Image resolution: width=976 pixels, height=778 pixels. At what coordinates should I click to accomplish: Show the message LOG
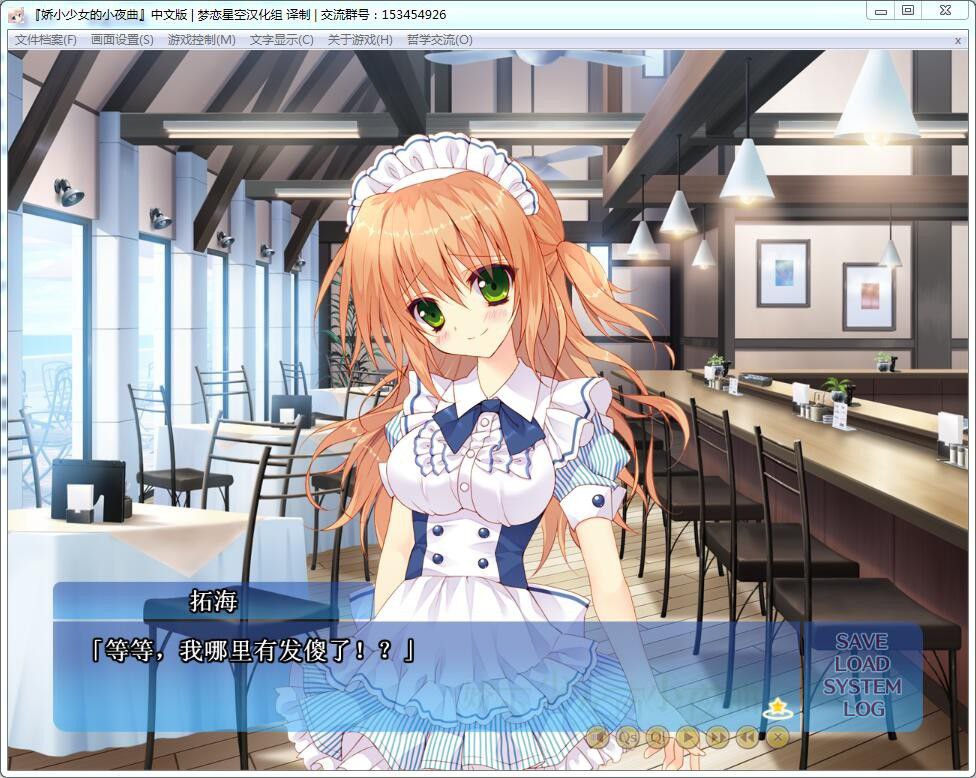pyautogui.click(x=863, y=709)
